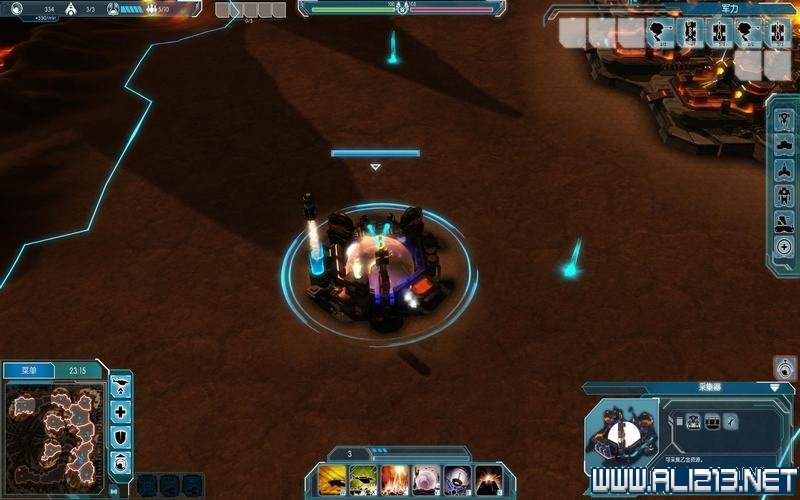
Task: Click the camera button above the selection panel
Action: coord(785,368)
